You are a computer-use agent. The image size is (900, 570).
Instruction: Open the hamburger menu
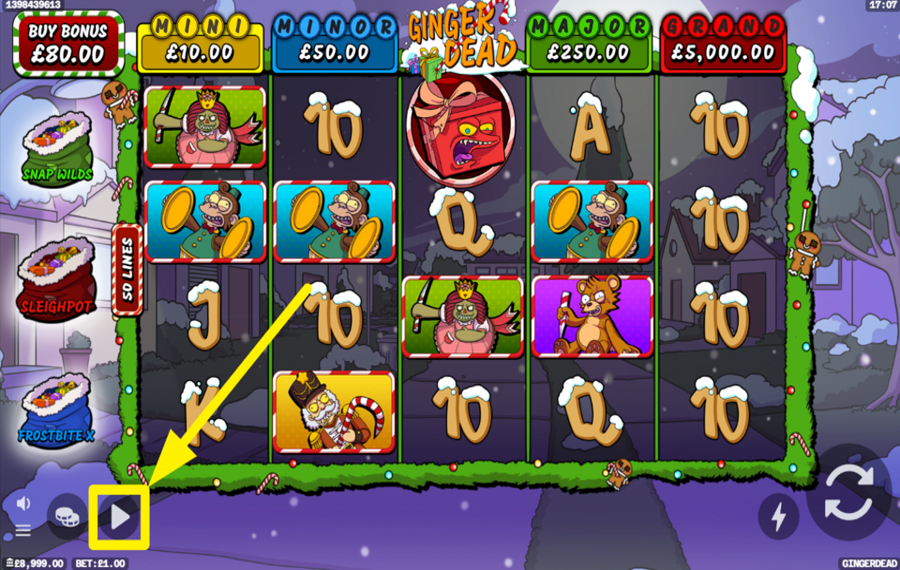pyautogui.click(x=22, y=530)
